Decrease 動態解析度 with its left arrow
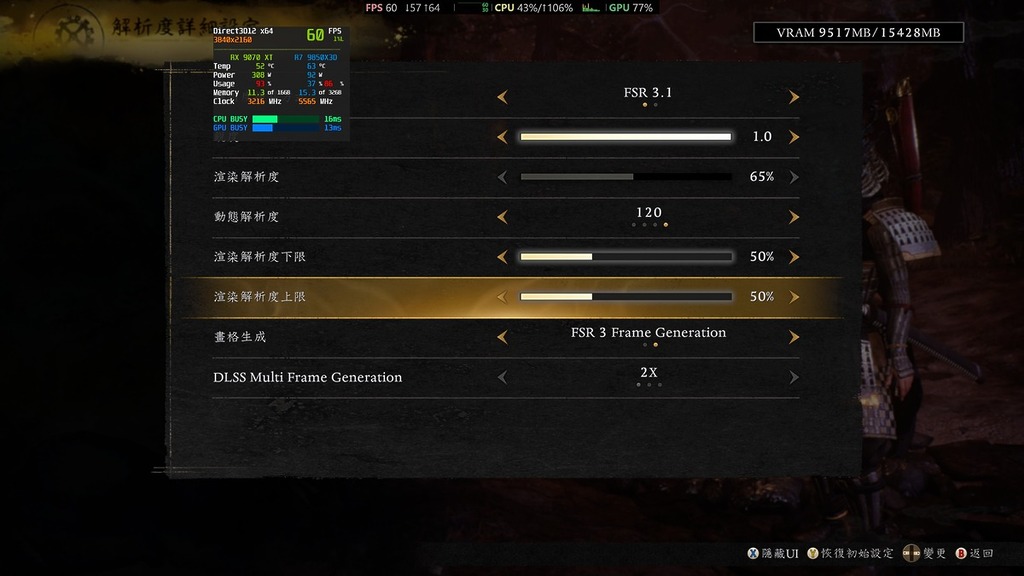 click(502, 217)
